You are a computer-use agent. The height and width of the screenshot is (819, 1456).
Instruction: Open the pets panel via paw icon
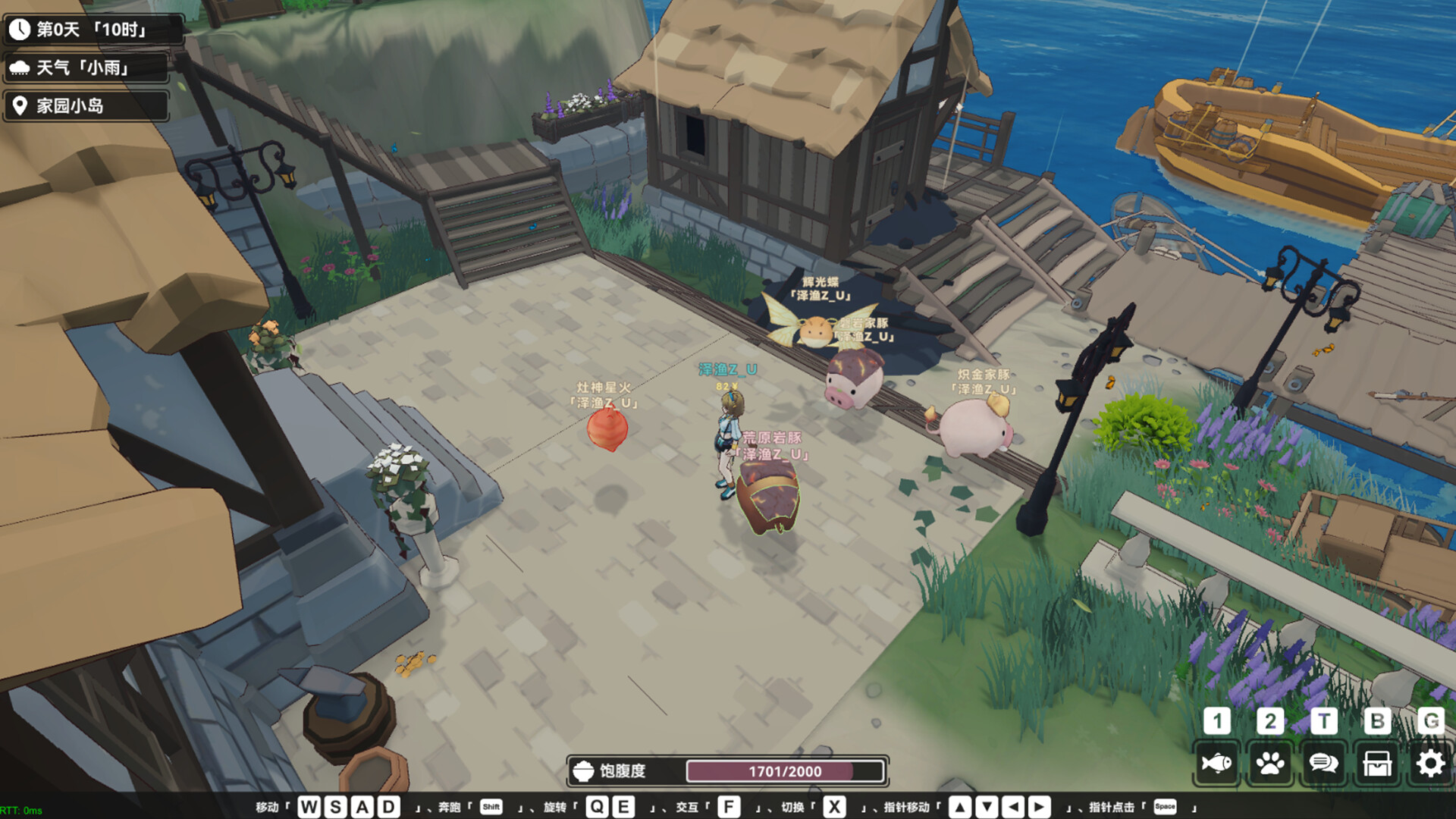(x=1270, y=763)
